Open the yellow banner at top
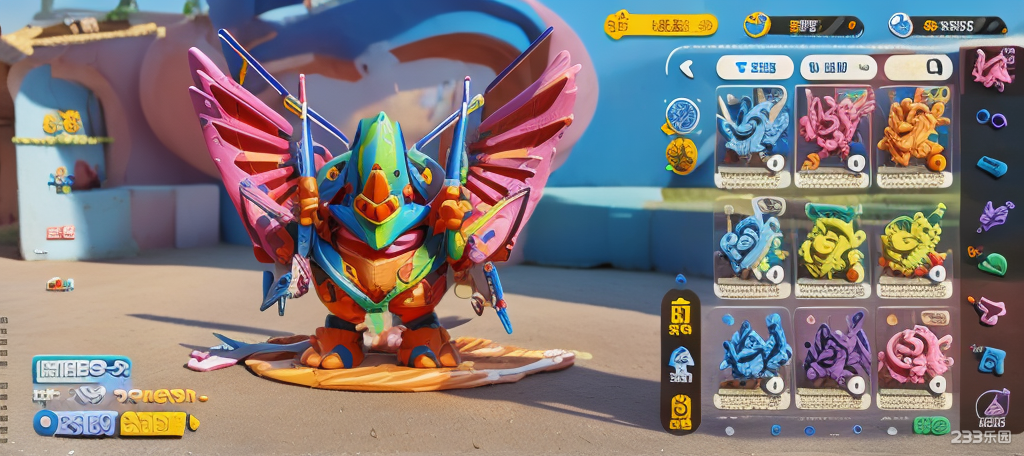Image resolution: width=1024 pixels, height=456 pixels. point(661,25)
